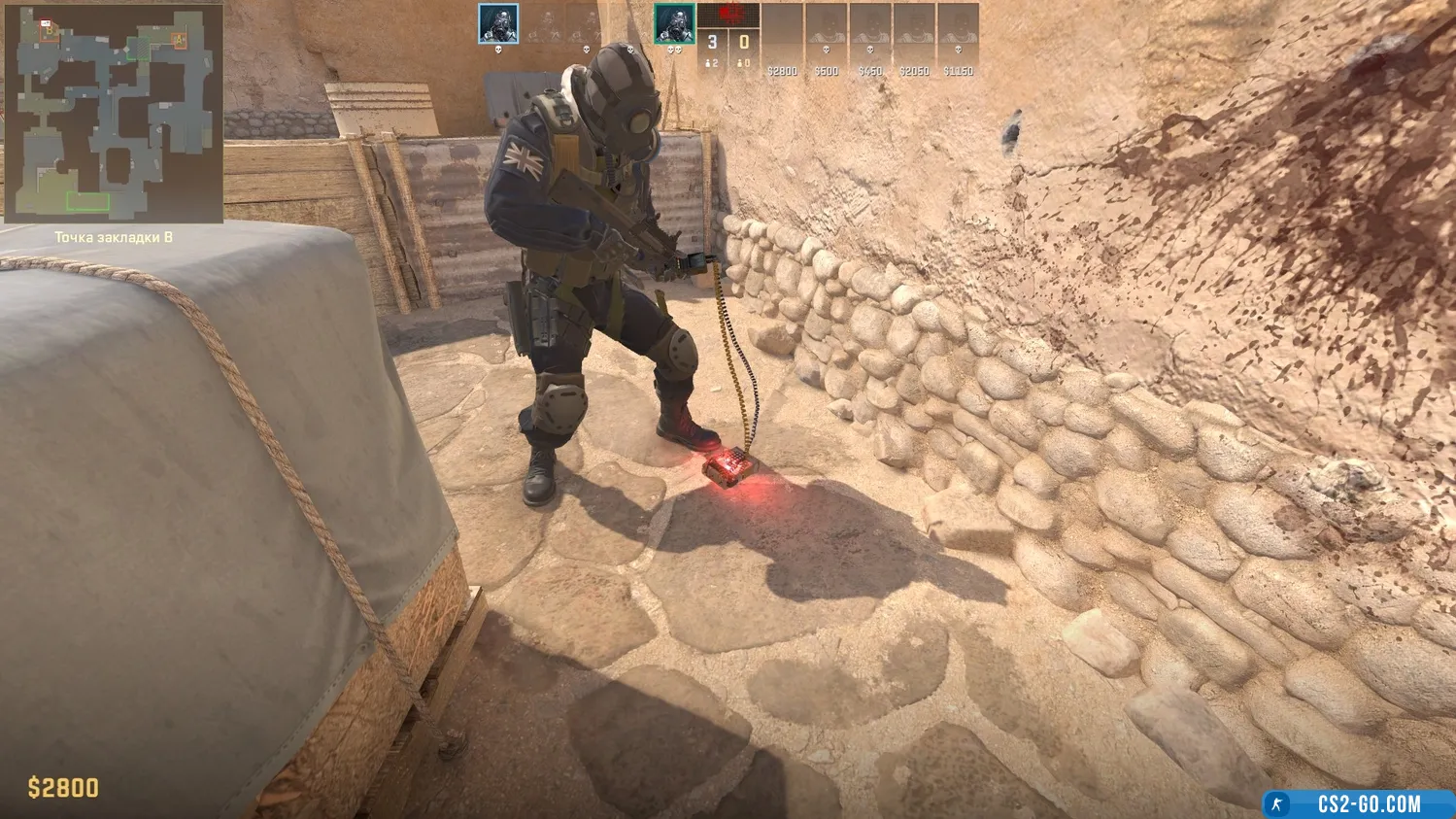Select the green-framed player avatar
The width and height of the screenshot is (1456, 819).
point(673,24)
